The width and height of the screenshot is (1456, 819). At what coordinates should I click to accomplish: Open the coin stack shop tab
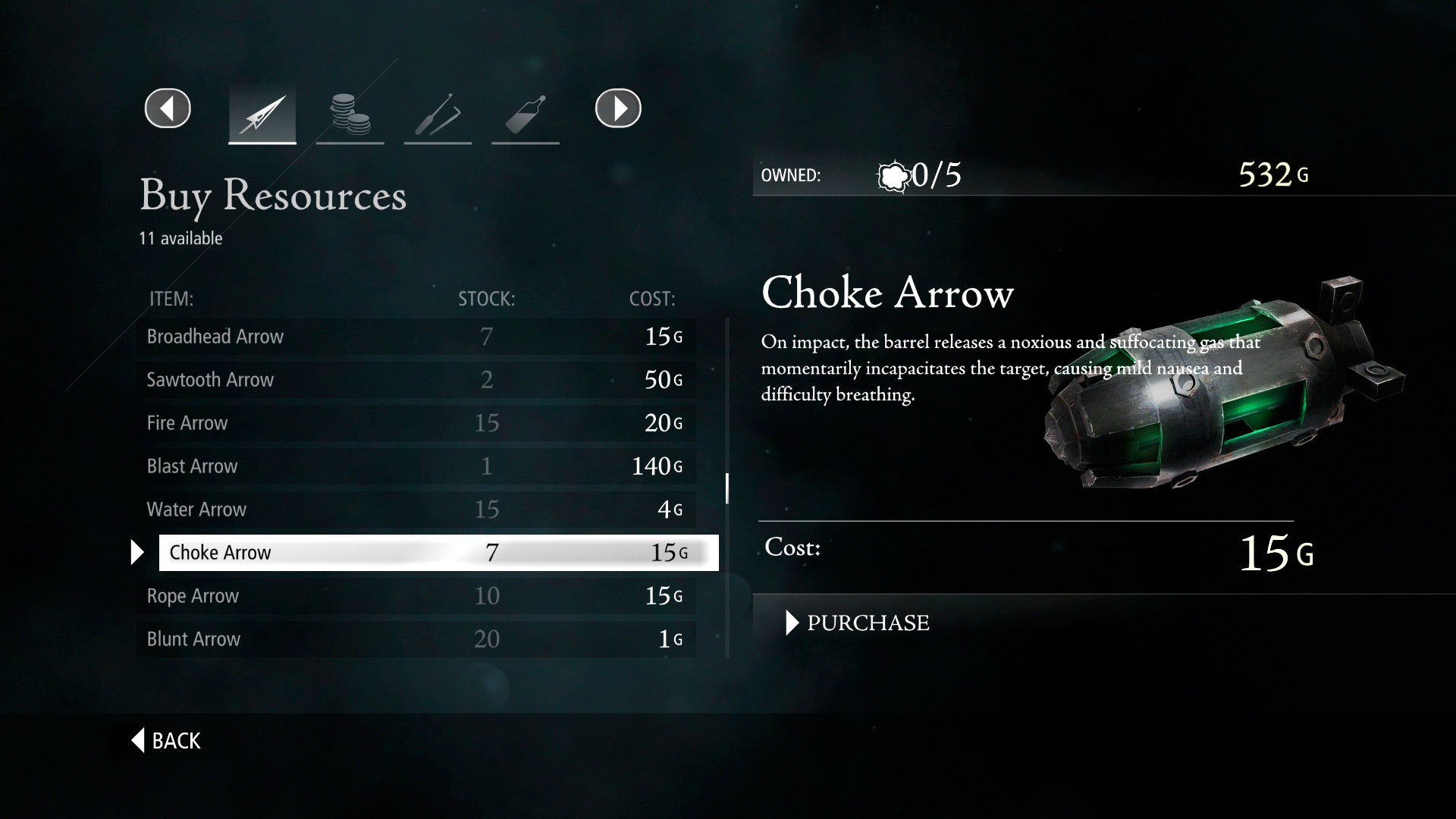coord(350,115)
